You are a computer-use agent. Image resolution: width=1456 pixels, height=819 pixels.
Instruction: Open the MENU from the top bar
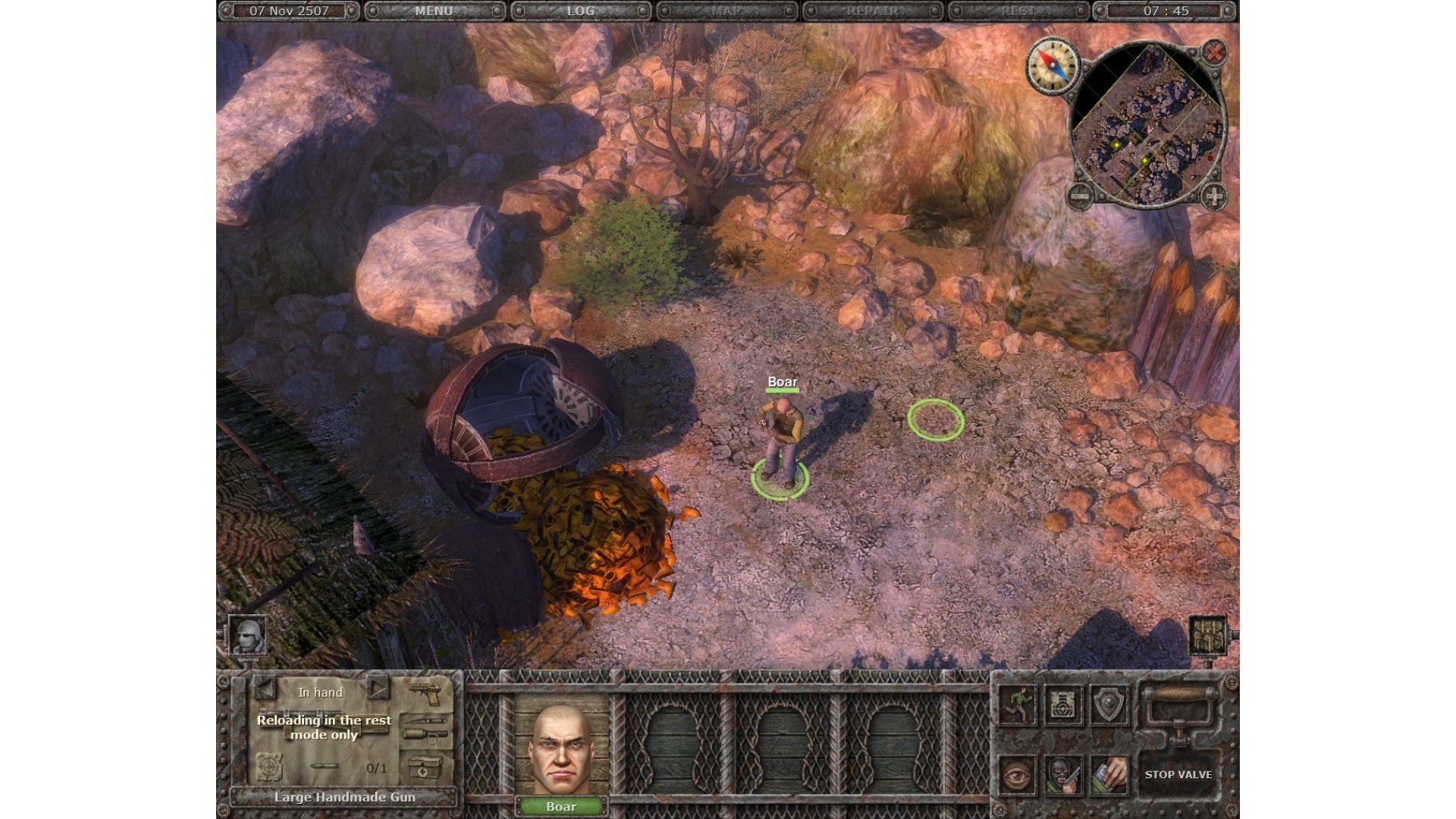pos(434,11)
